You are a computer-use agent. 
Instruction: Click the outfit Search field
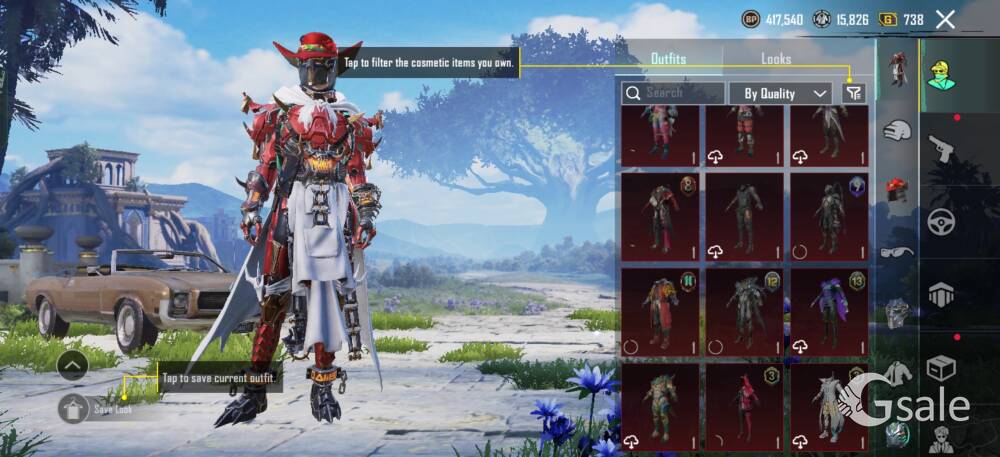pyautogui.click(x=673, y=93)
